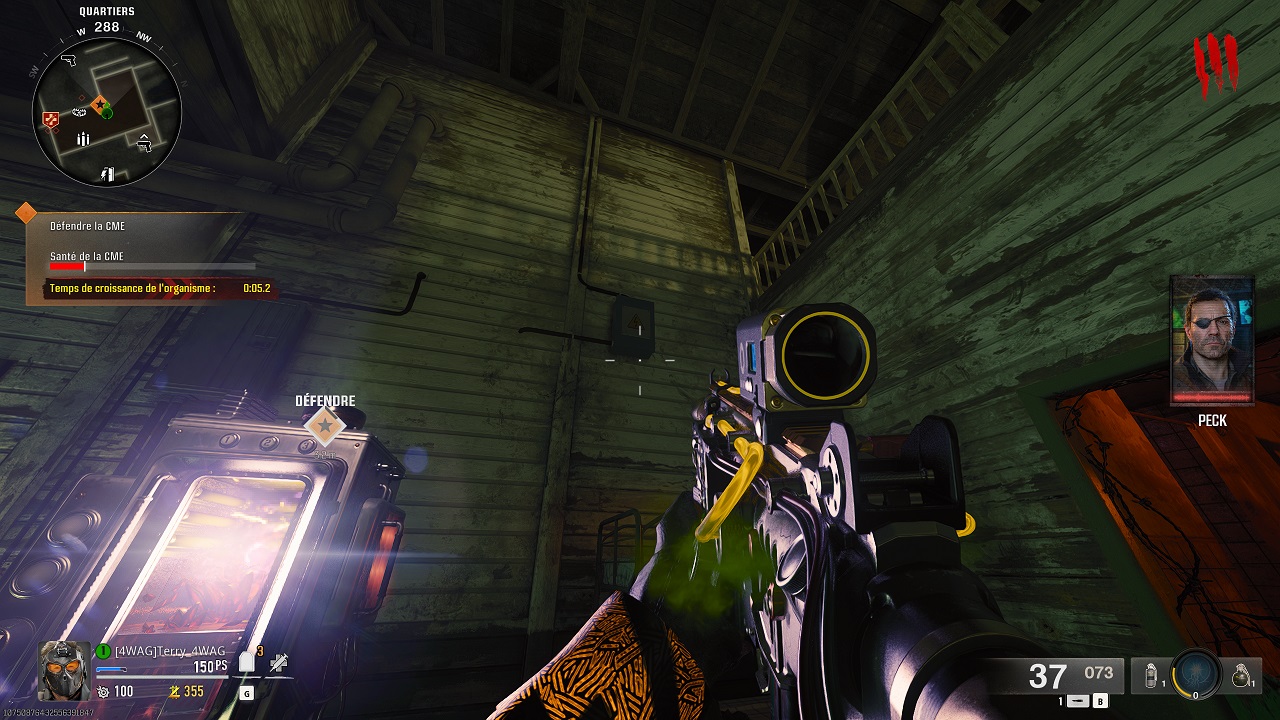Select the syringe stim shot icon

click(279, 662)
